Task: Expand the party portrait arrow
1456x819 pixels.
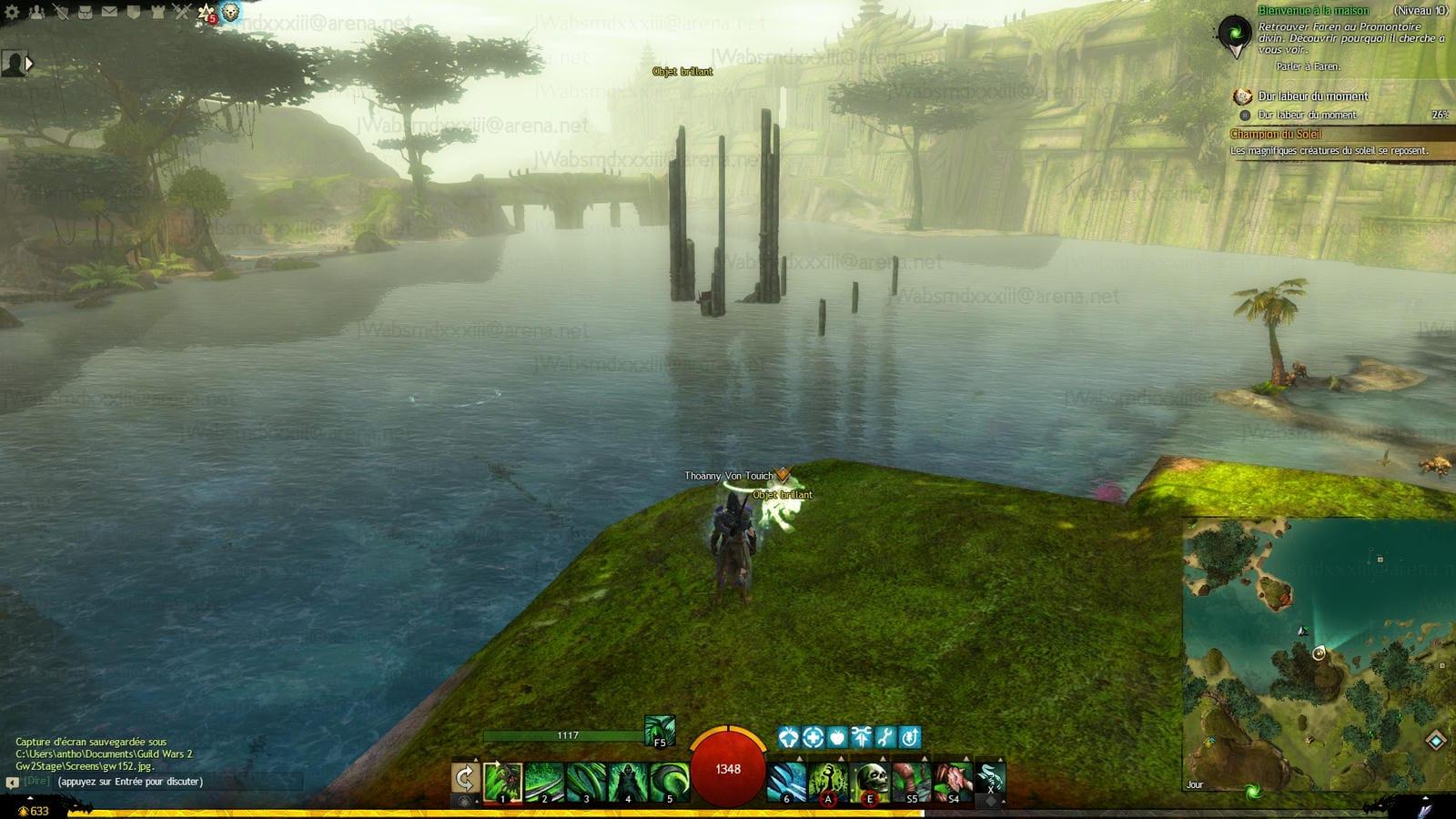Action: 29,64
